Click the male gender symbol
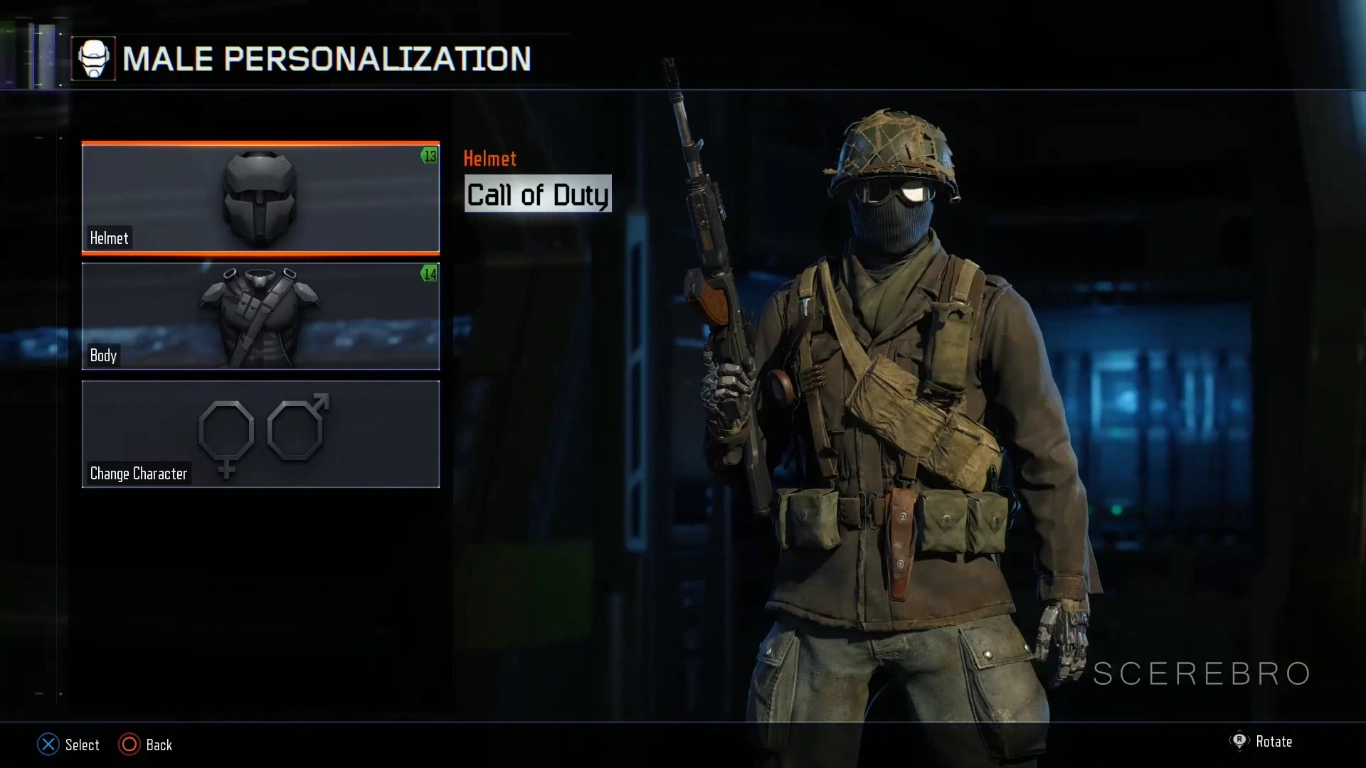This screenshot has height=768, width=1366. (293, 428)
